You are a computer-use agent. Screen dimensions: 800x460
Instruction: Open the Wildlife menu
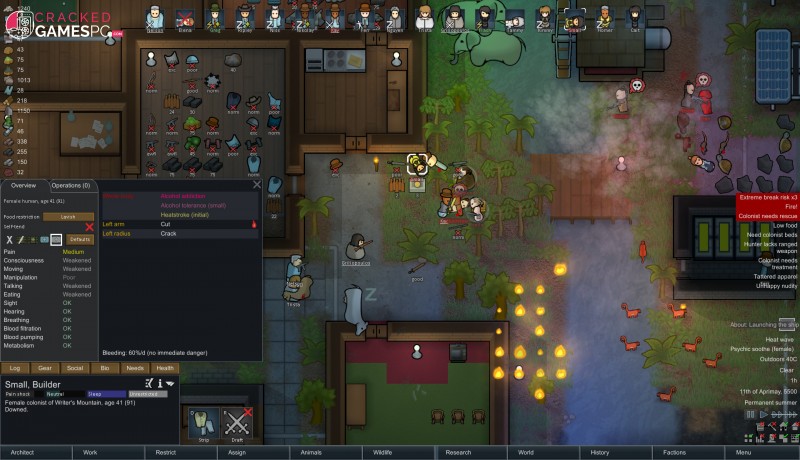pos(383,452)
